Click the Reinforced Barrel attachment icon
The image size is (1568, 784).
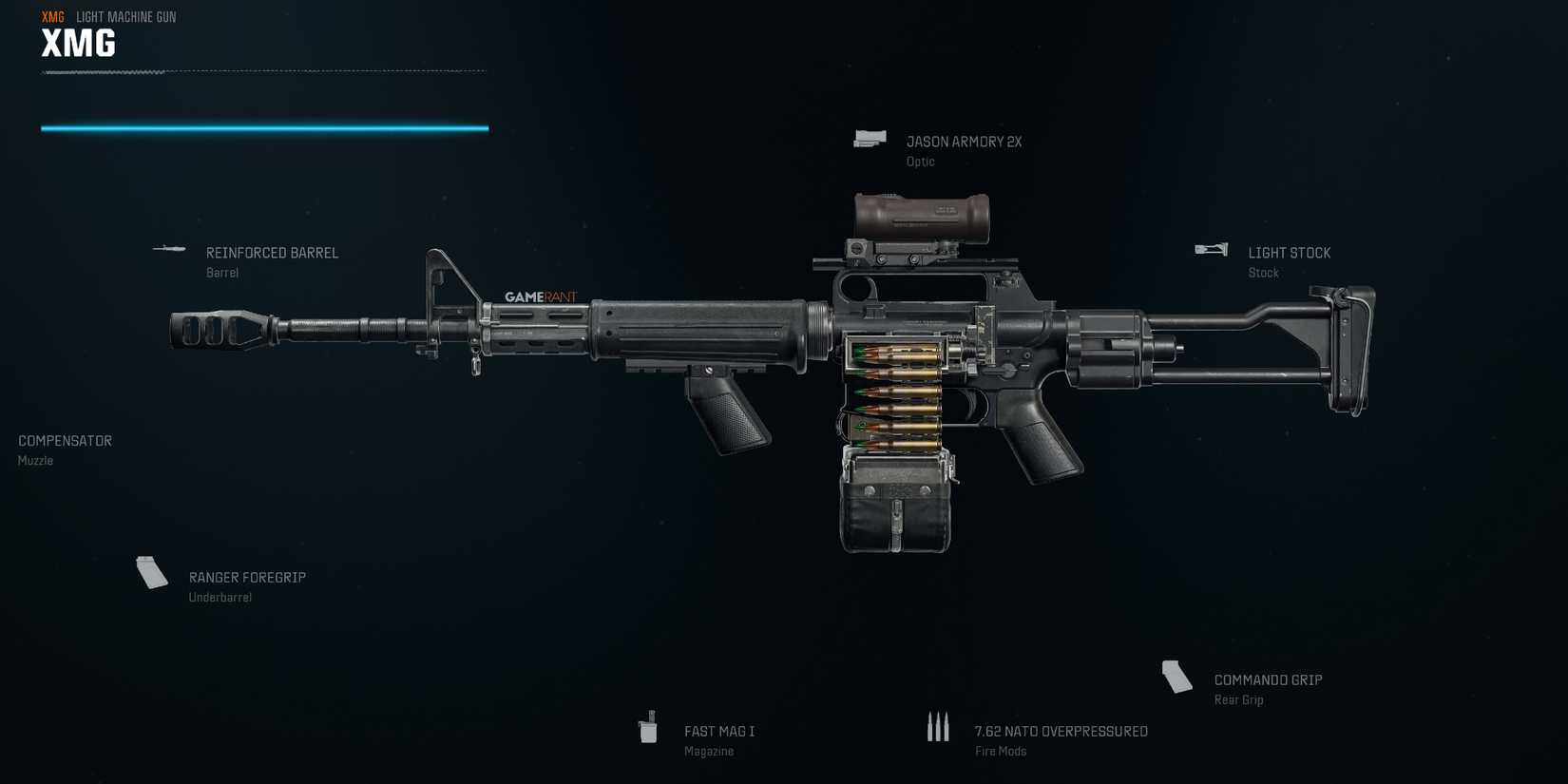click(x=168, y=250)
